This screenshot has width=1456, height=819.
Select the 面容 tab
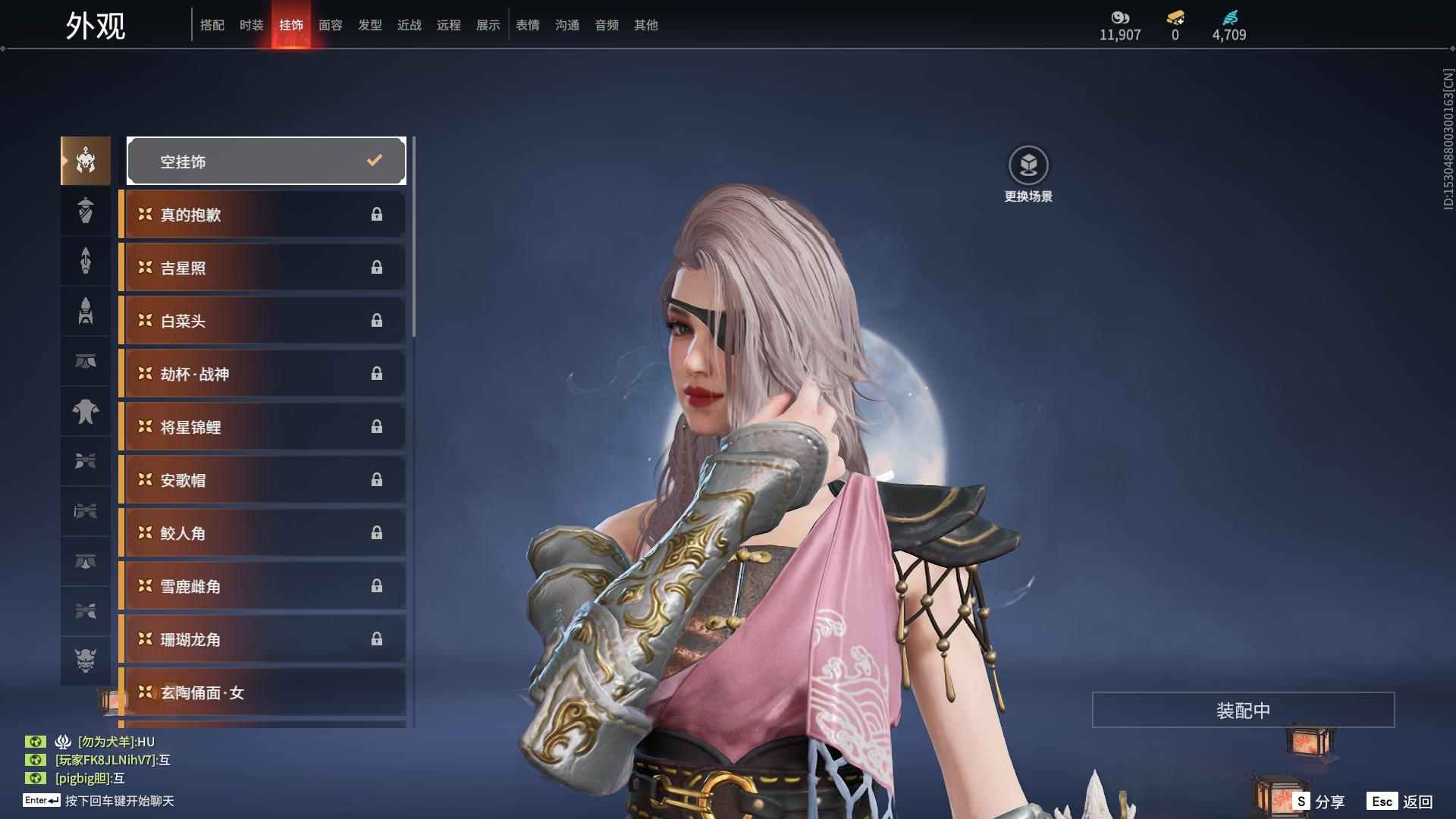tap(330, 25)
